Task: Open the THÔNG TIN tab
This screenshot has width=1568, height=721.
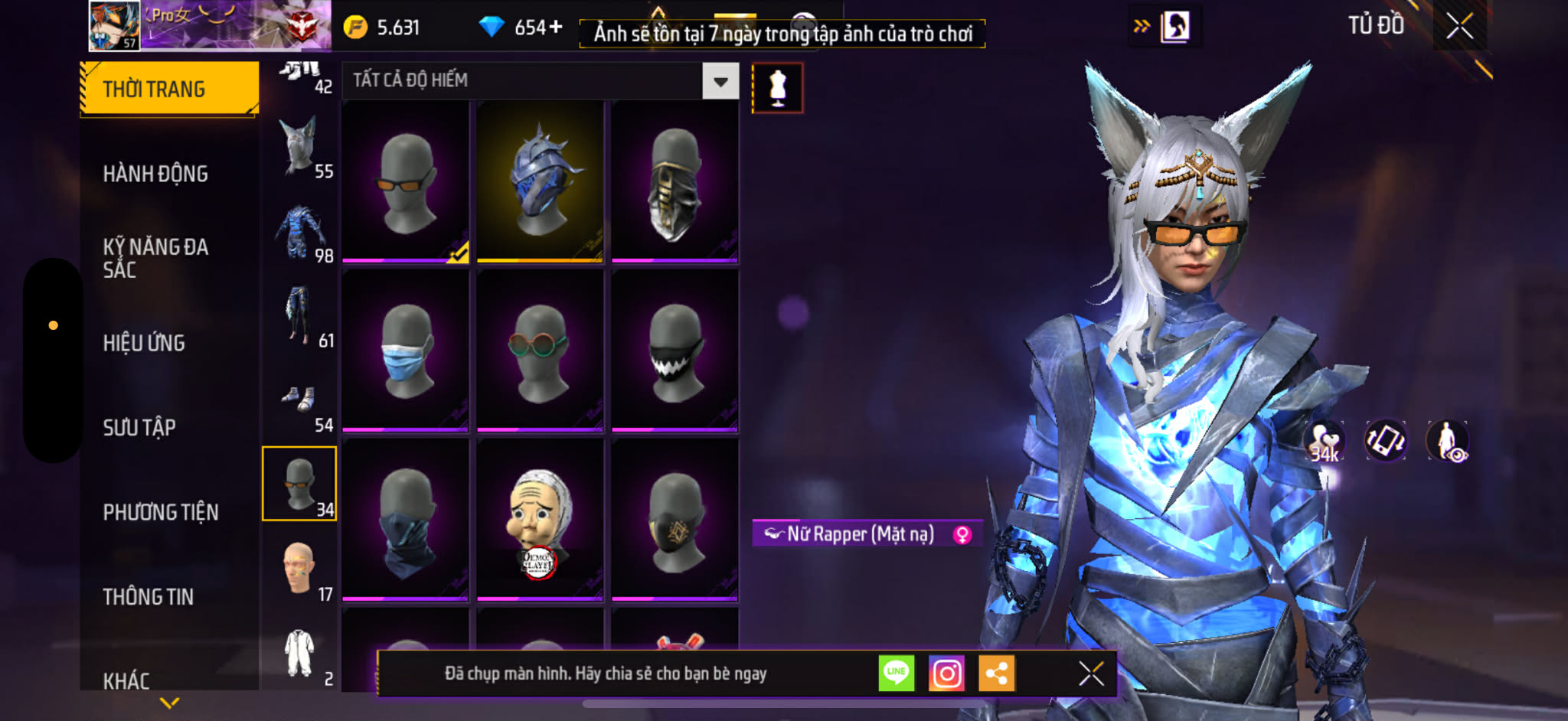Action: point(149,596)
